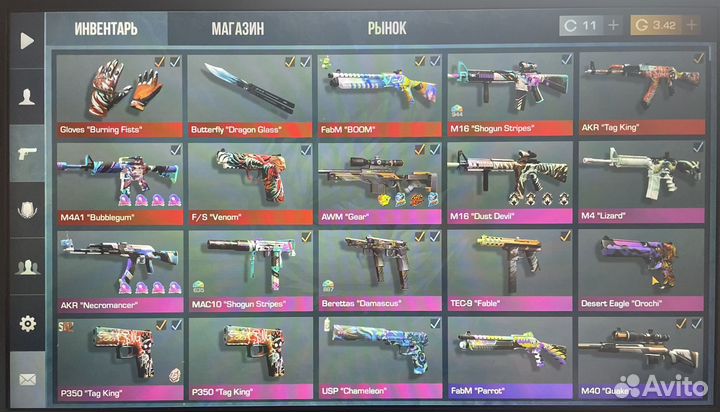Image resolution: width=720 pixels, height=412 pixels.
Task: Select the Инвентарь tab
Action: (107, 28)
